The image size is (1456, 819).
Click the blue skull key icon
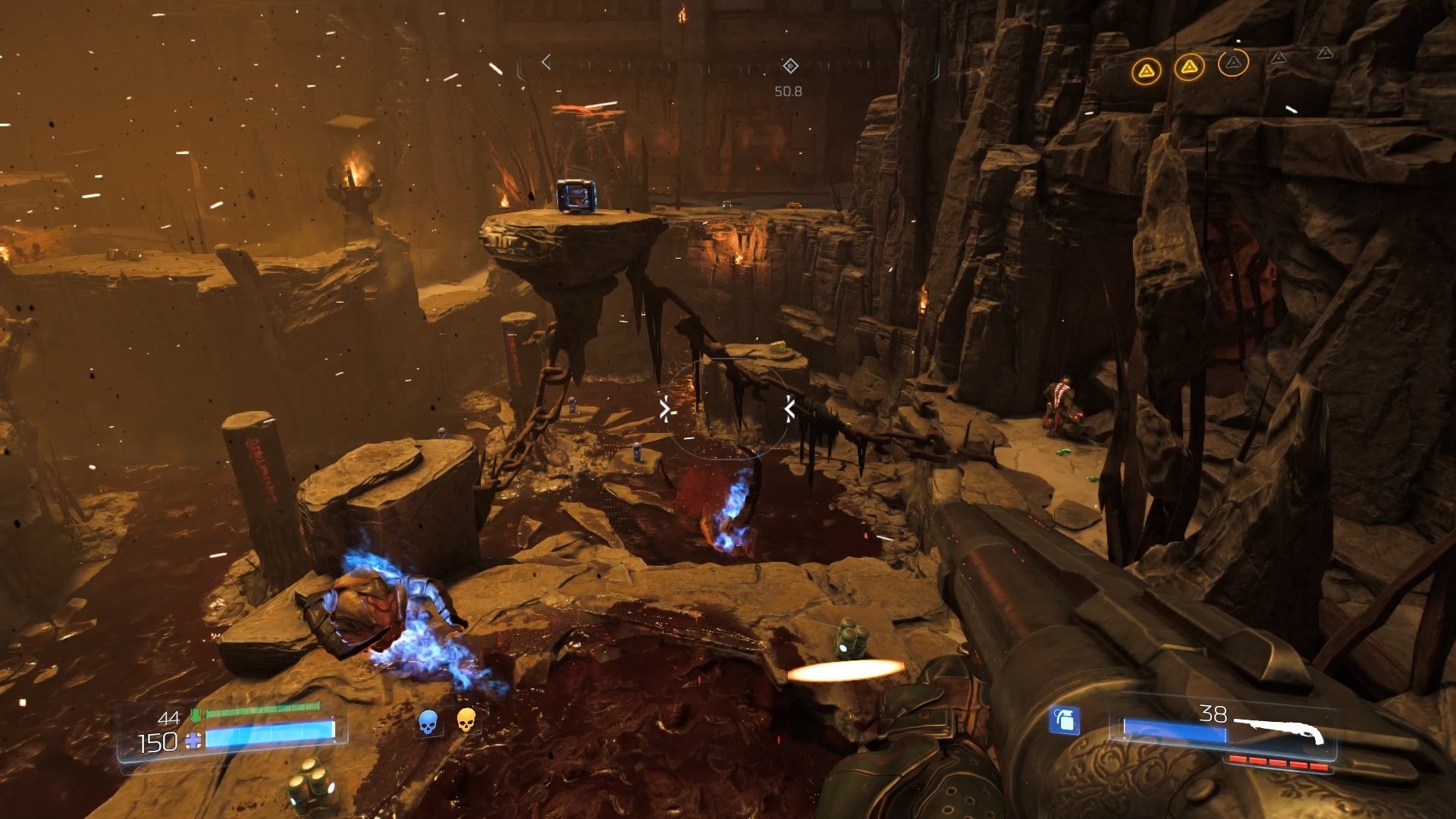tap(428, 721)
